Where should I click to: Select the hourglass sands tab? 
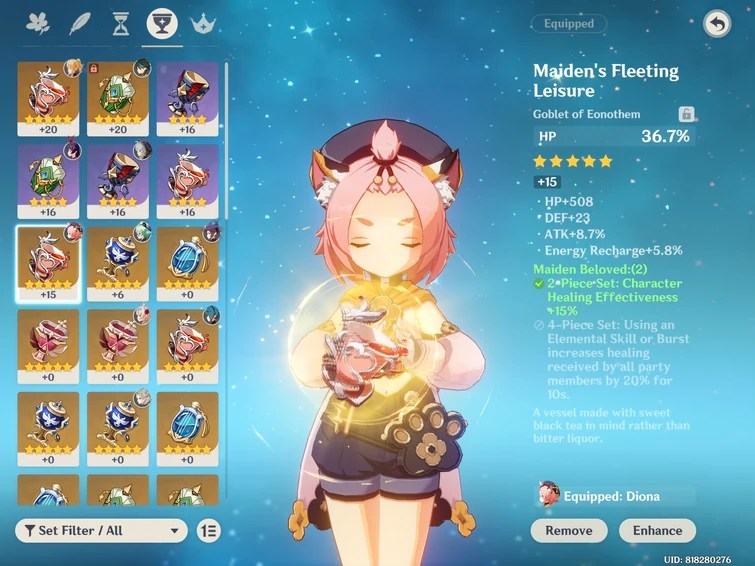click(x=121, y=23)
